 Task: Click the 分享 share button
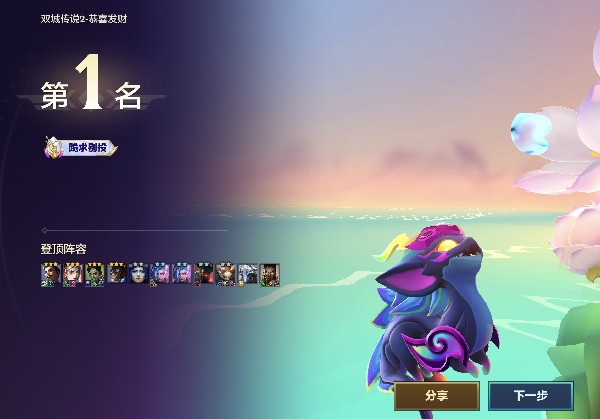point(436,396)
